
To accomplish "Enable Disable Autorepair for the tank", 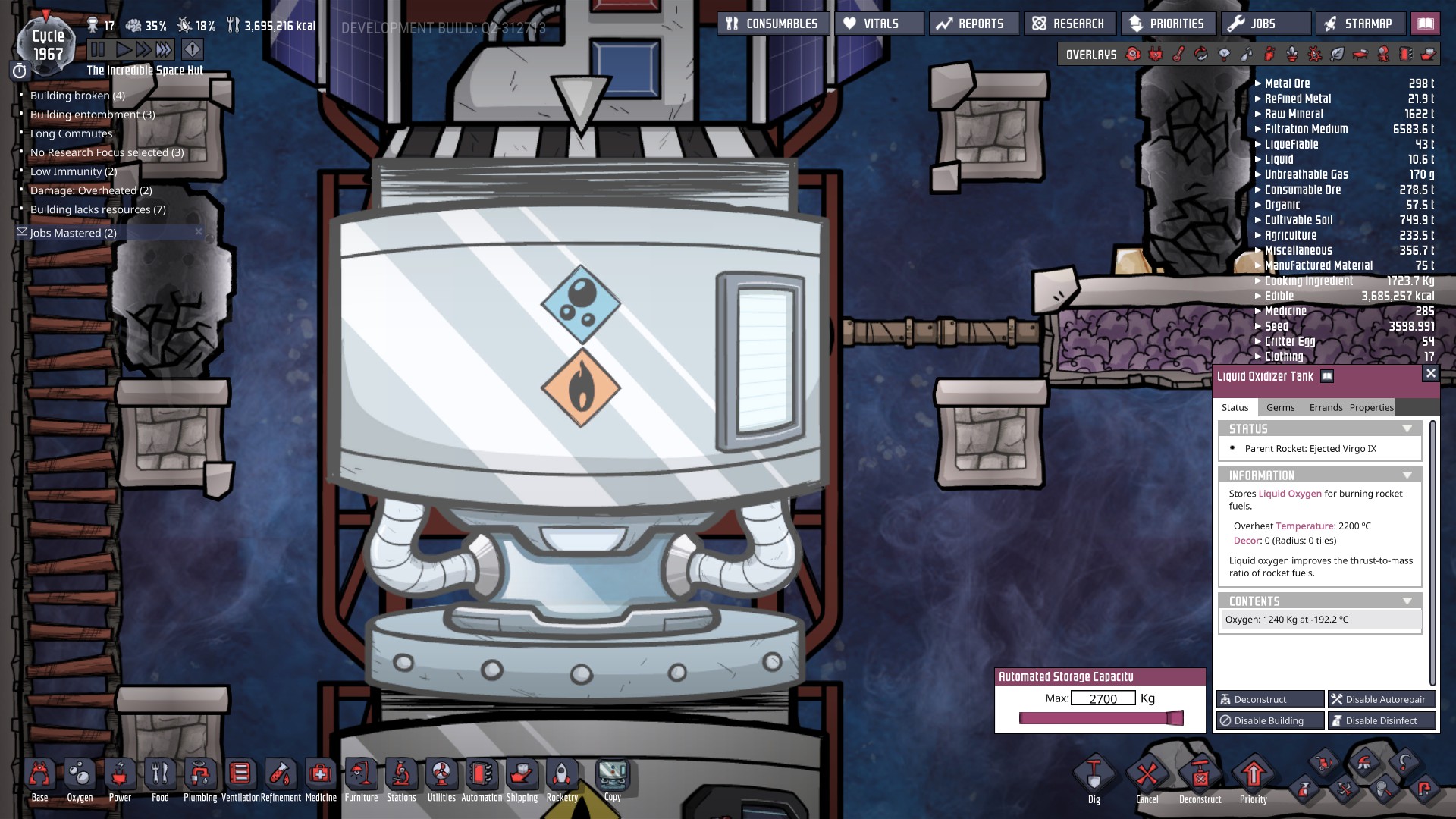I will [x=1381, y=699].
